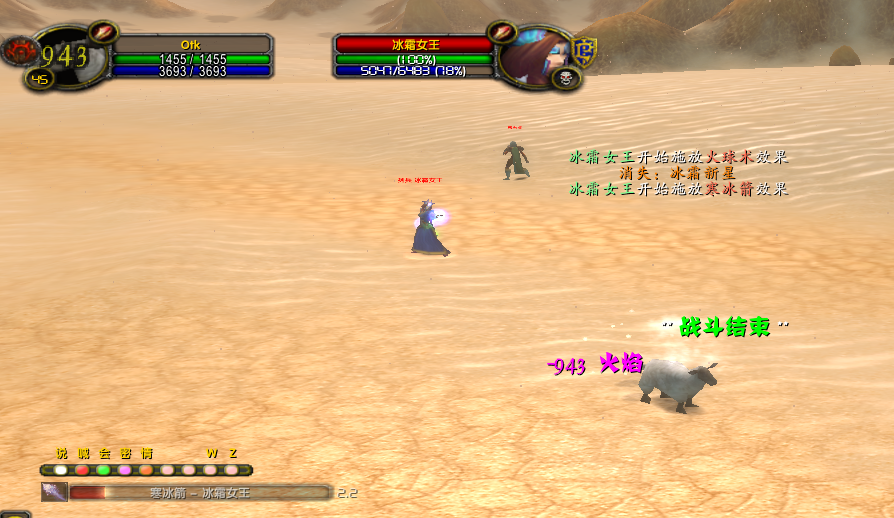Switch to the white 说 say channel
This screenshot has width=894, height=518.
coord(61,470)
